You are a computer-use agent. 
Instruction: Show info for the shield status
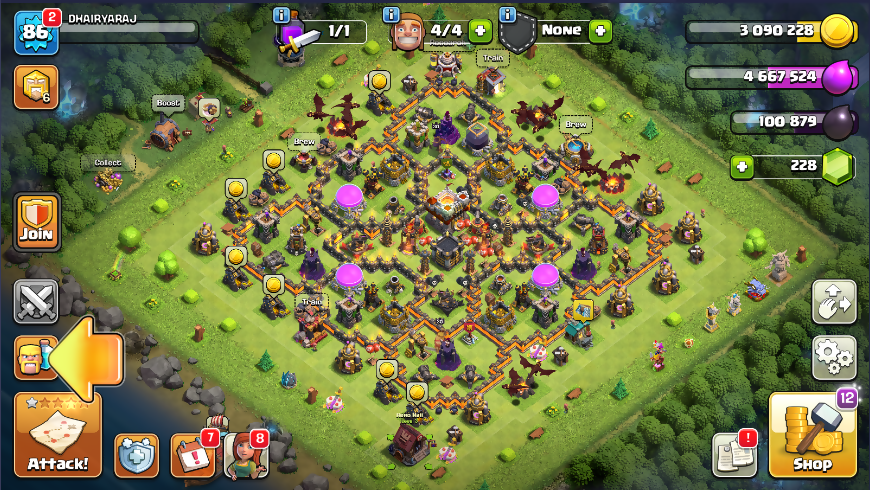508,14
